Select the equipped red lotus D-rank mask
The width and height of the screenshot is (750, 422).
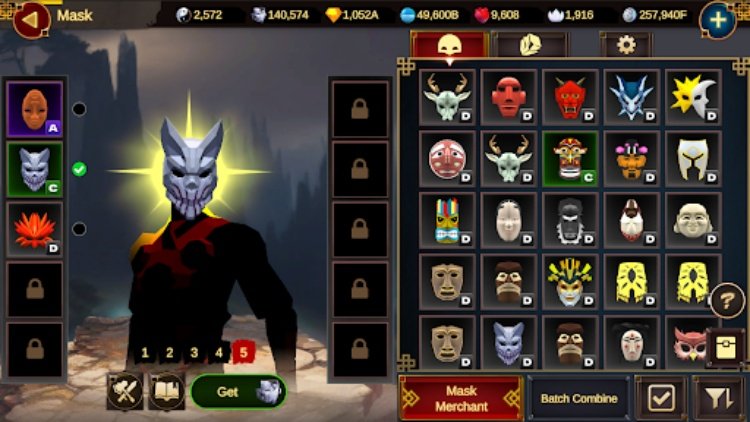tap(35, 229)
